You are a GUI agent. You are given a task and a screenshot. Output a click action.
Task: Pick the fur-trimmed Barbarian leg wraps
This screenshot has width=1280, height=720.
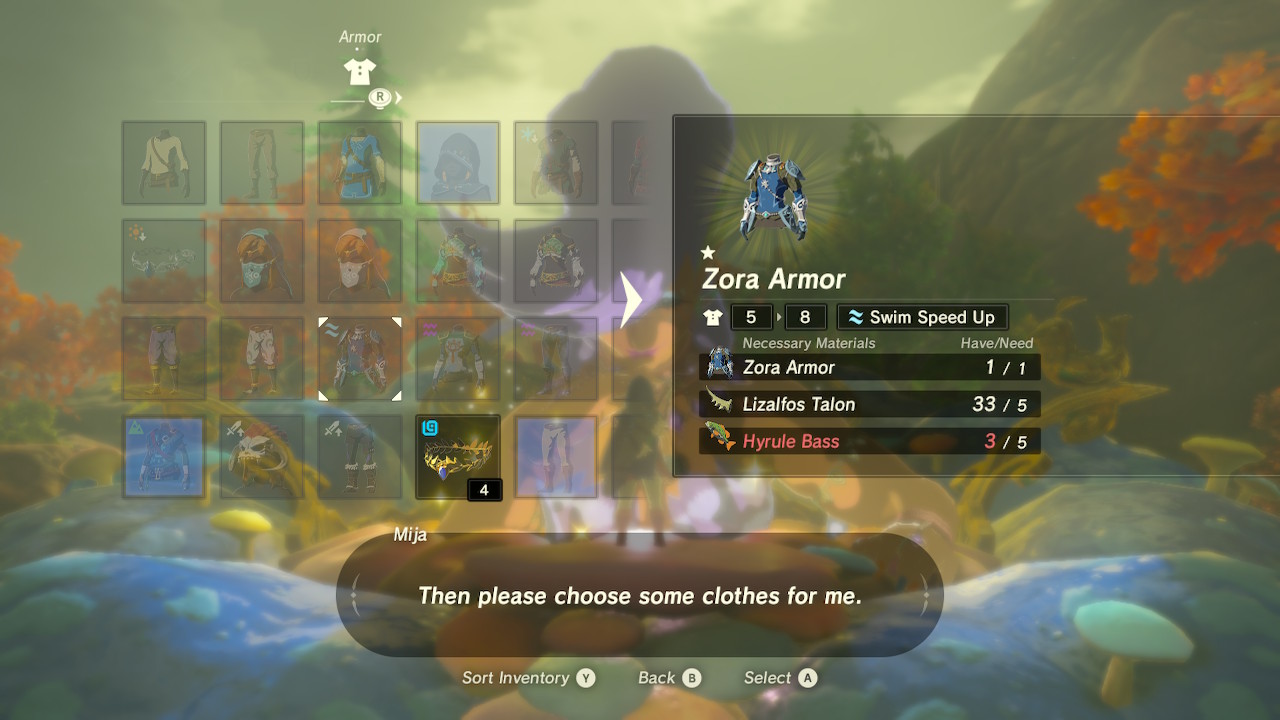[360, 457]
